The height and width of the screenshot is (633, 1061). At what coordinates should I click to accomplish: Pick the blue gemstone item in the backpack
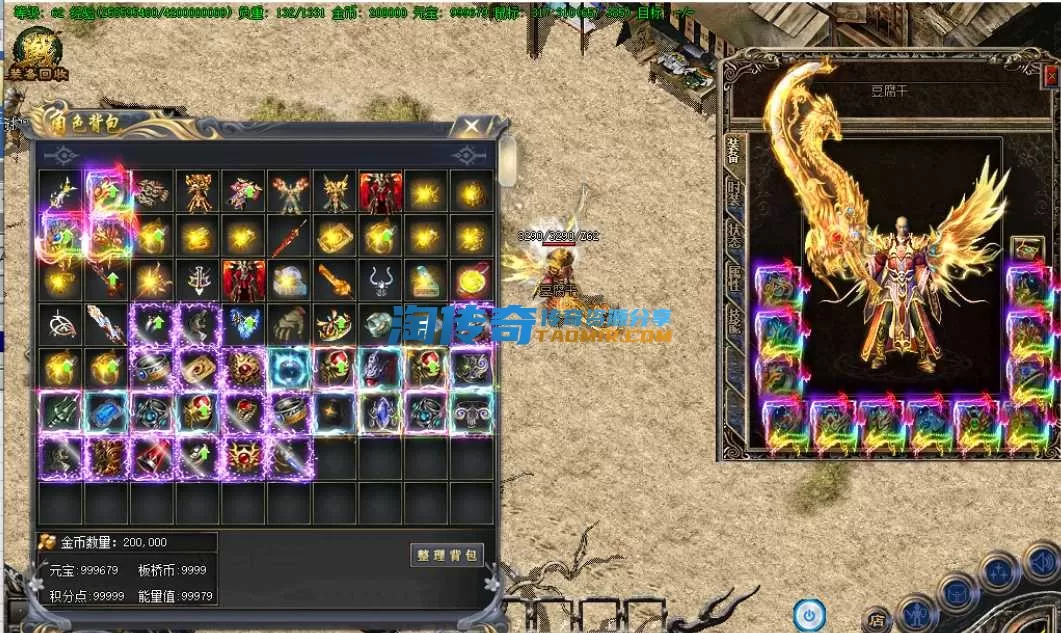[106, 412]
